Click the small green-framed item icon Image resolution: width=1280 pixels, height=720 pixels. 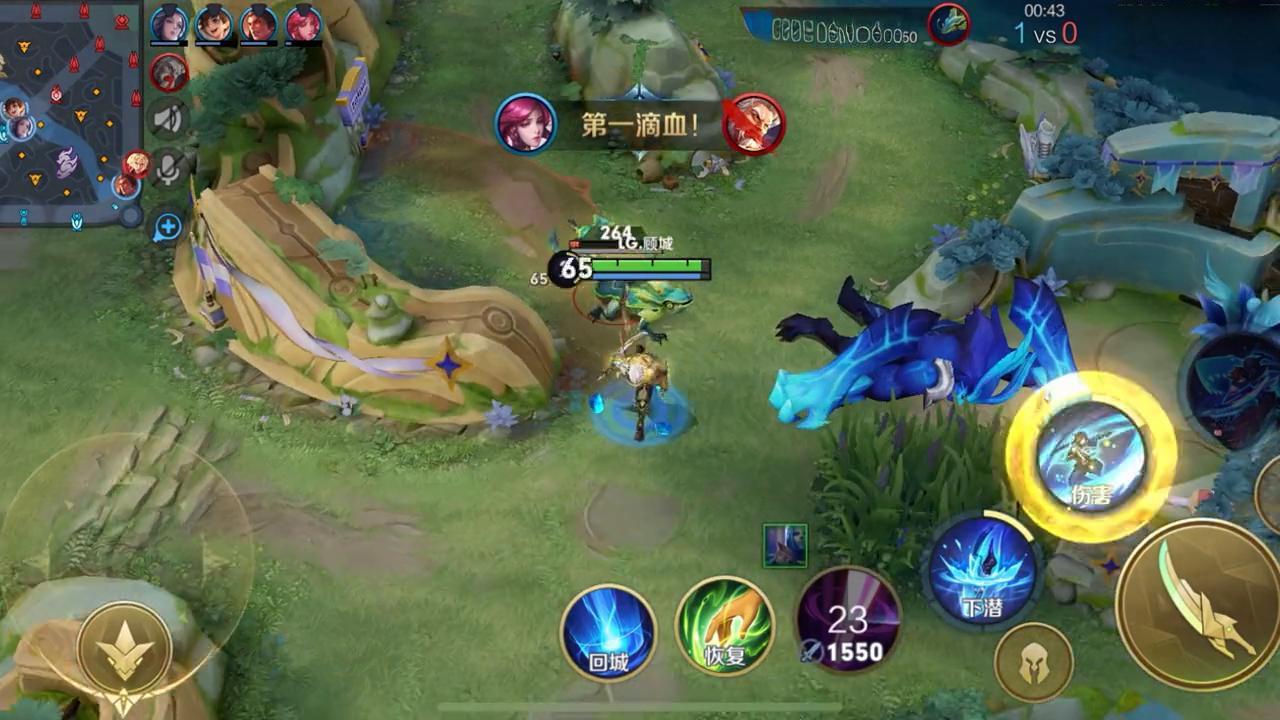coord(785,546)
